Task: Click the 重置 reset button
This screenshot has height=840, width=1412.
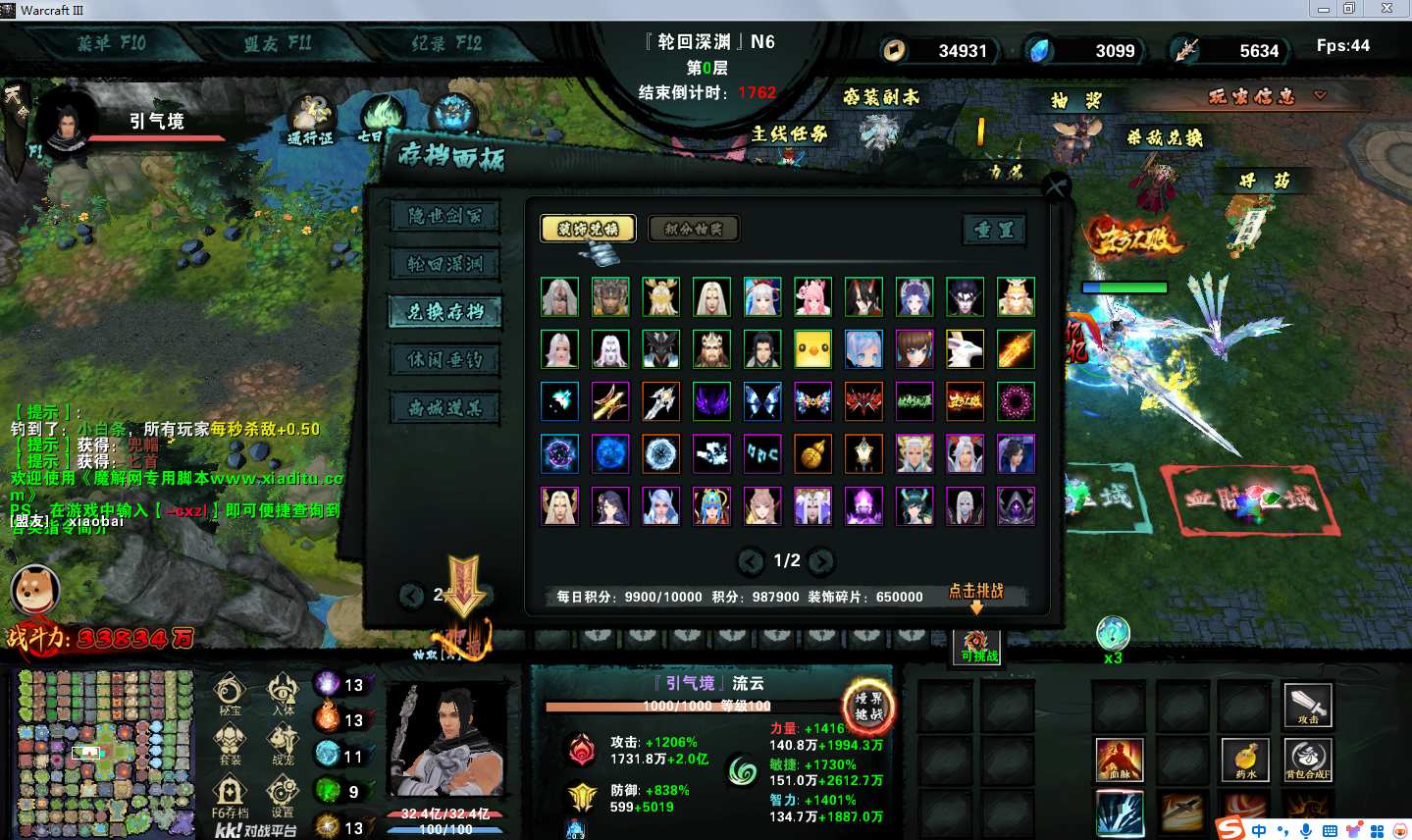Action: point(994,230)
